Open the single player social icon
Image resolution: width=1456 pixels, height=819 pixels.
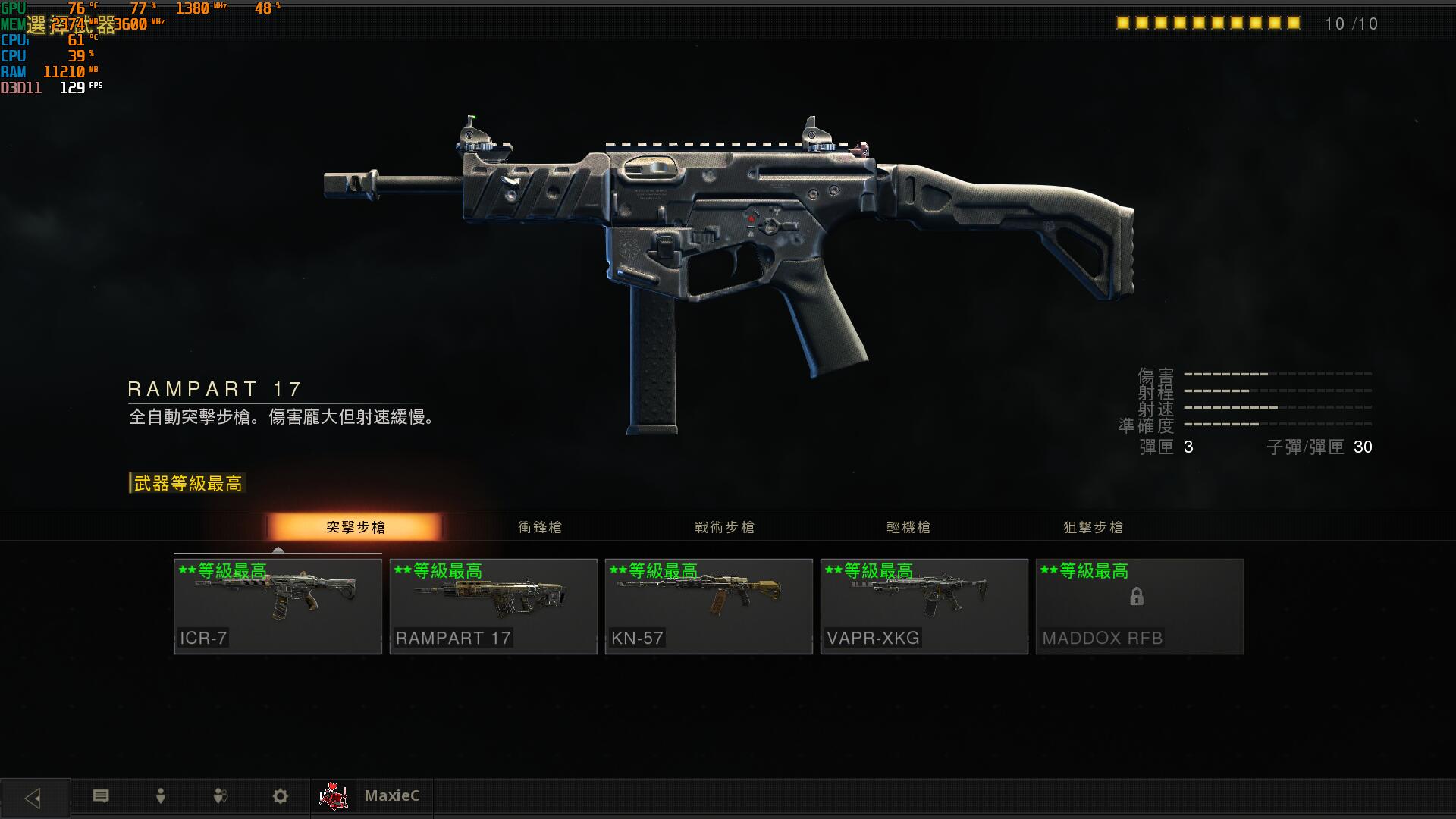(161, 795)
